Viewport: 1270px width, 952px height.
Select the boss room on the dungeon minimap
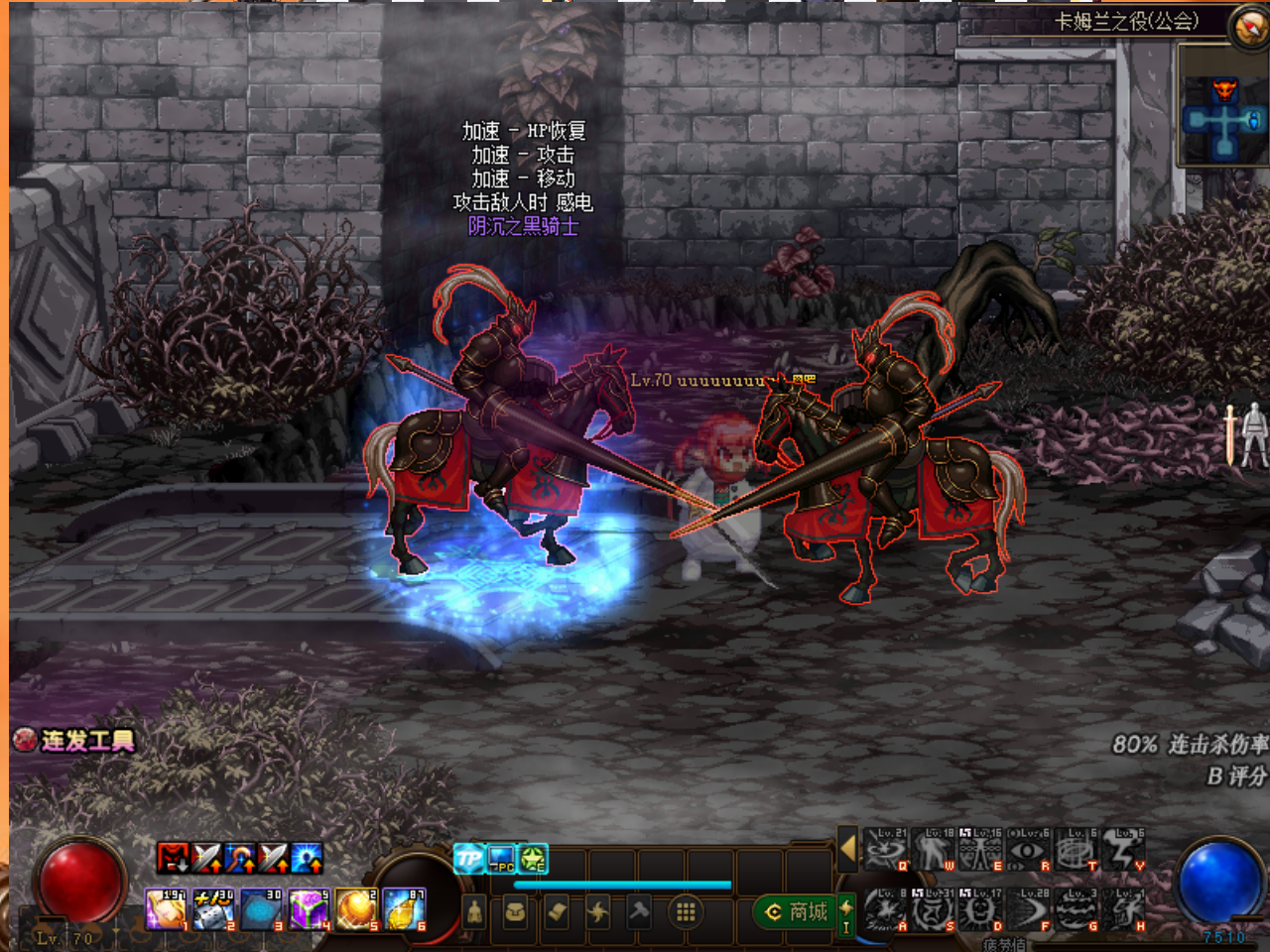[1225, 92]
